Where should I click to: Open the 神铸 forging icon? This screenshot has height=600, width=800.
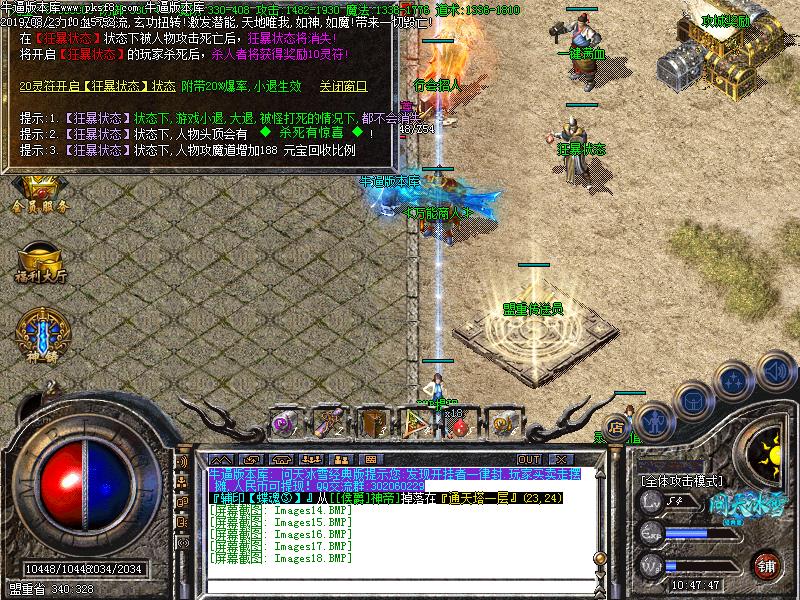click(x=38, y=333)
